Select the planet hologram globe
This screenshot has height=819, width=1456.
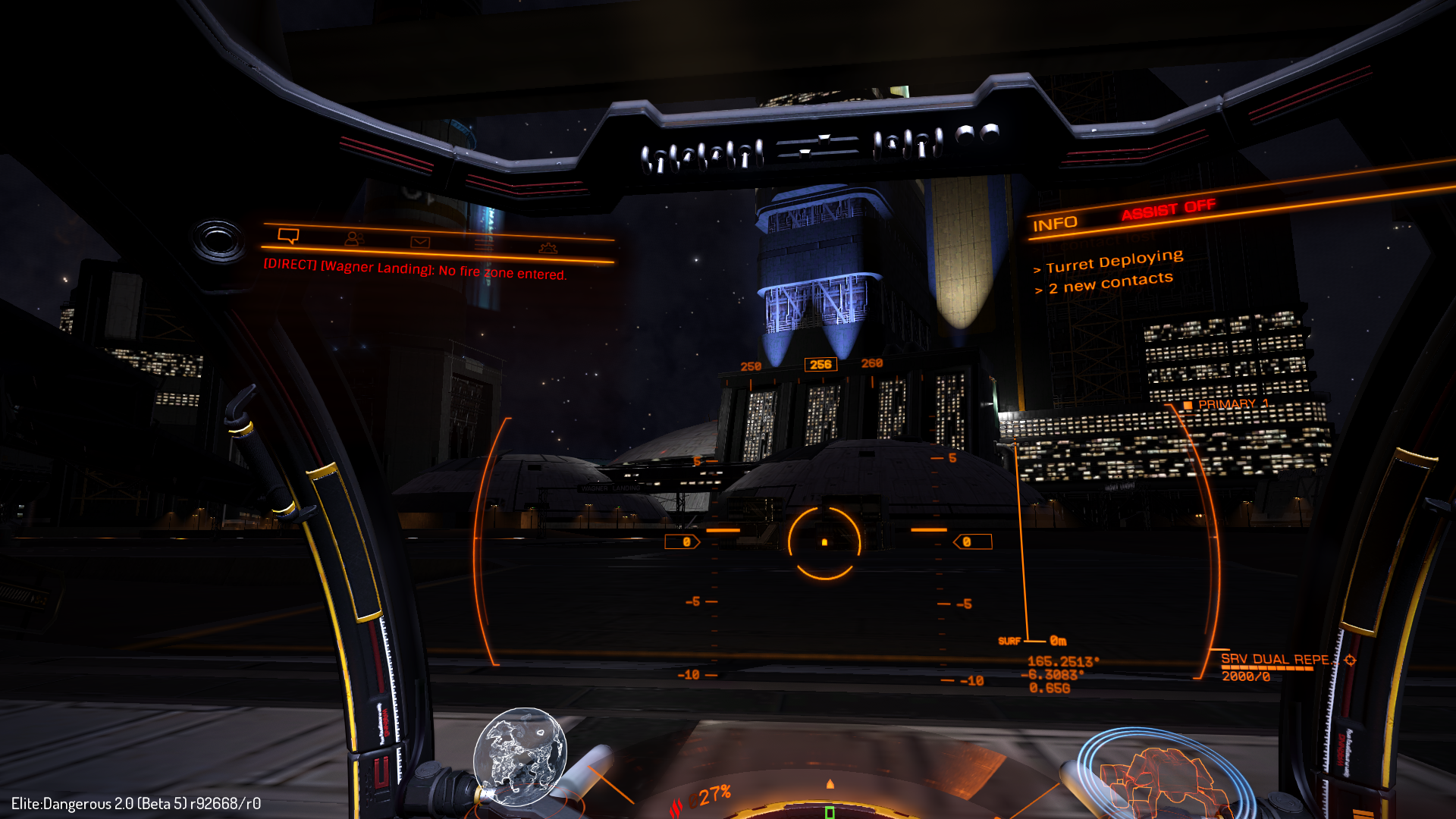tap(519, 756)
